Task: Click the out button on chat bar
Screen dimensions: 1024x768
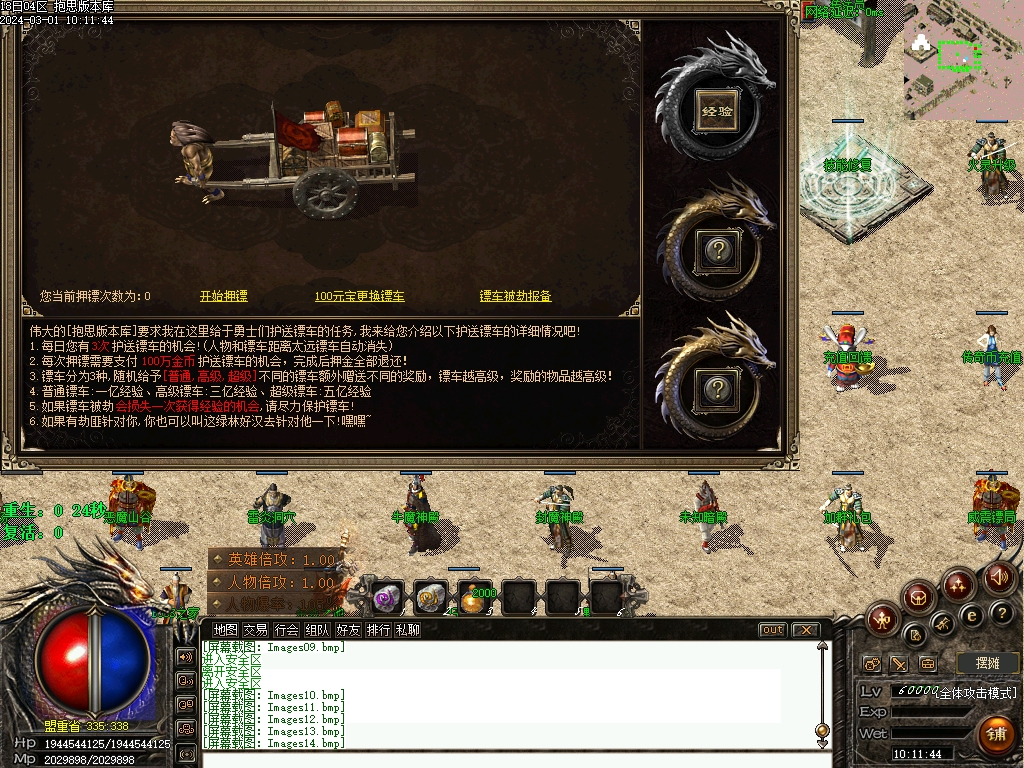Action: click(x=773, y=630)
